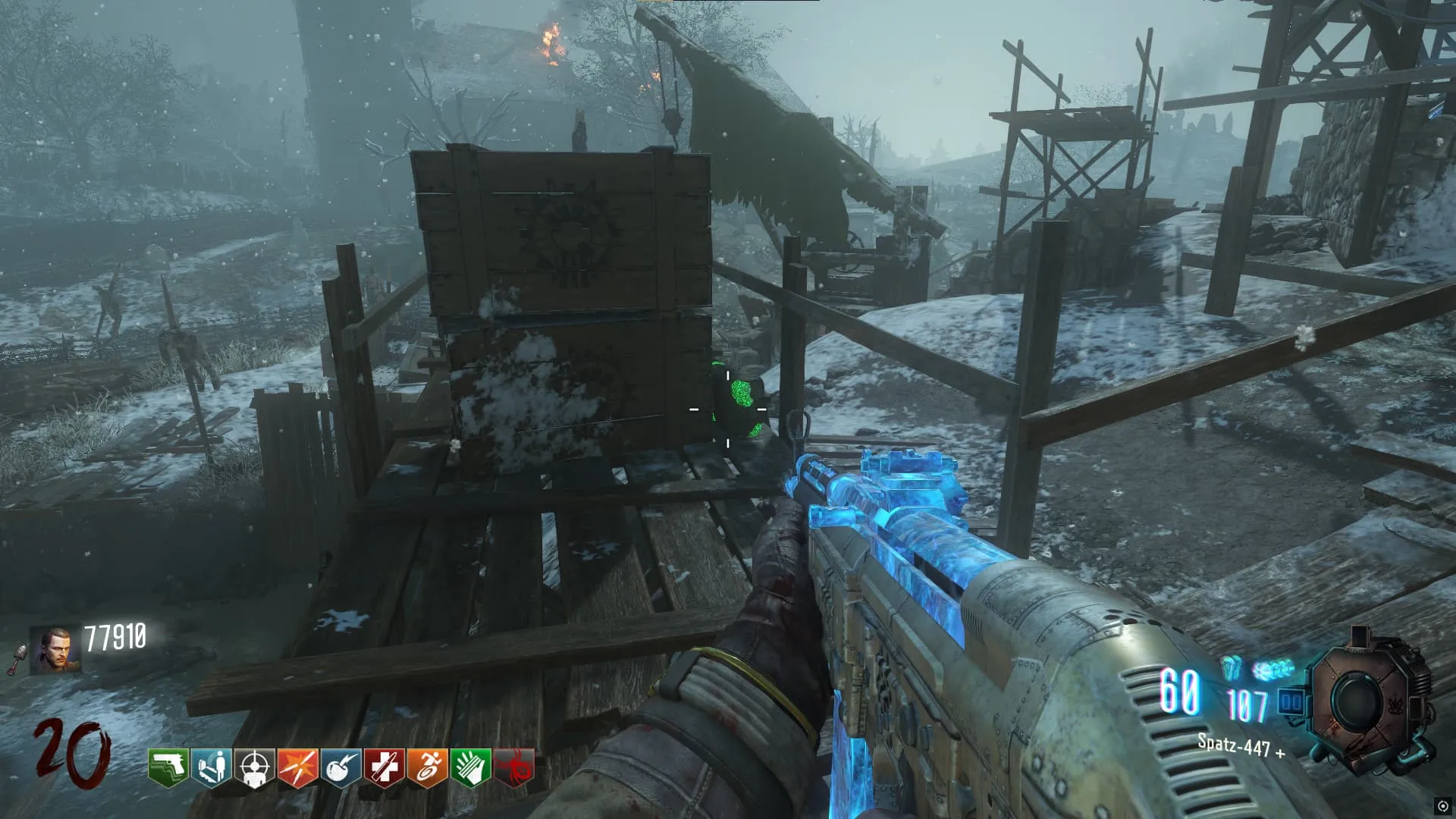The height and width of the screenshot is (819, 1456).
Task: Click the Stamin-Up running man perk
Action: click(x=427, y=768)
